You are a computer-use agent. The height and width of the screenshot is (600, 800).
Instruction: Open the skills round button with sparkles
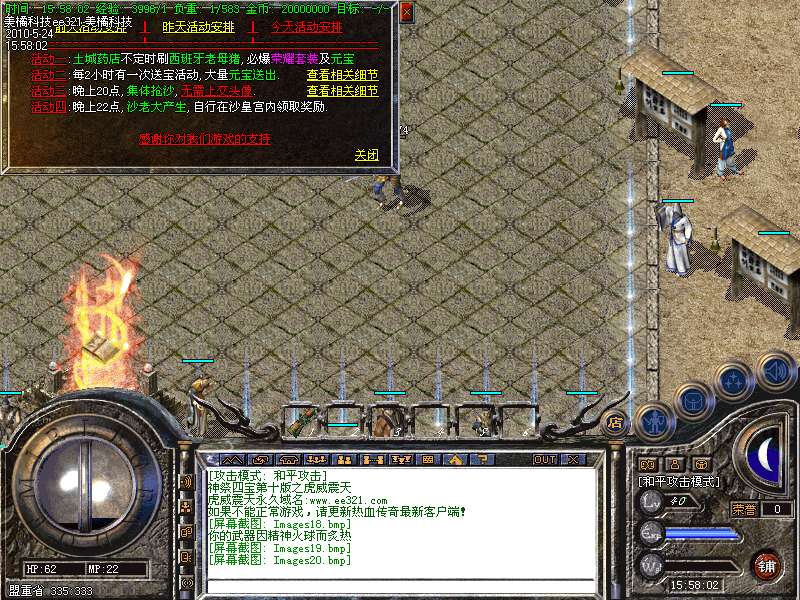tap(734, 382)
